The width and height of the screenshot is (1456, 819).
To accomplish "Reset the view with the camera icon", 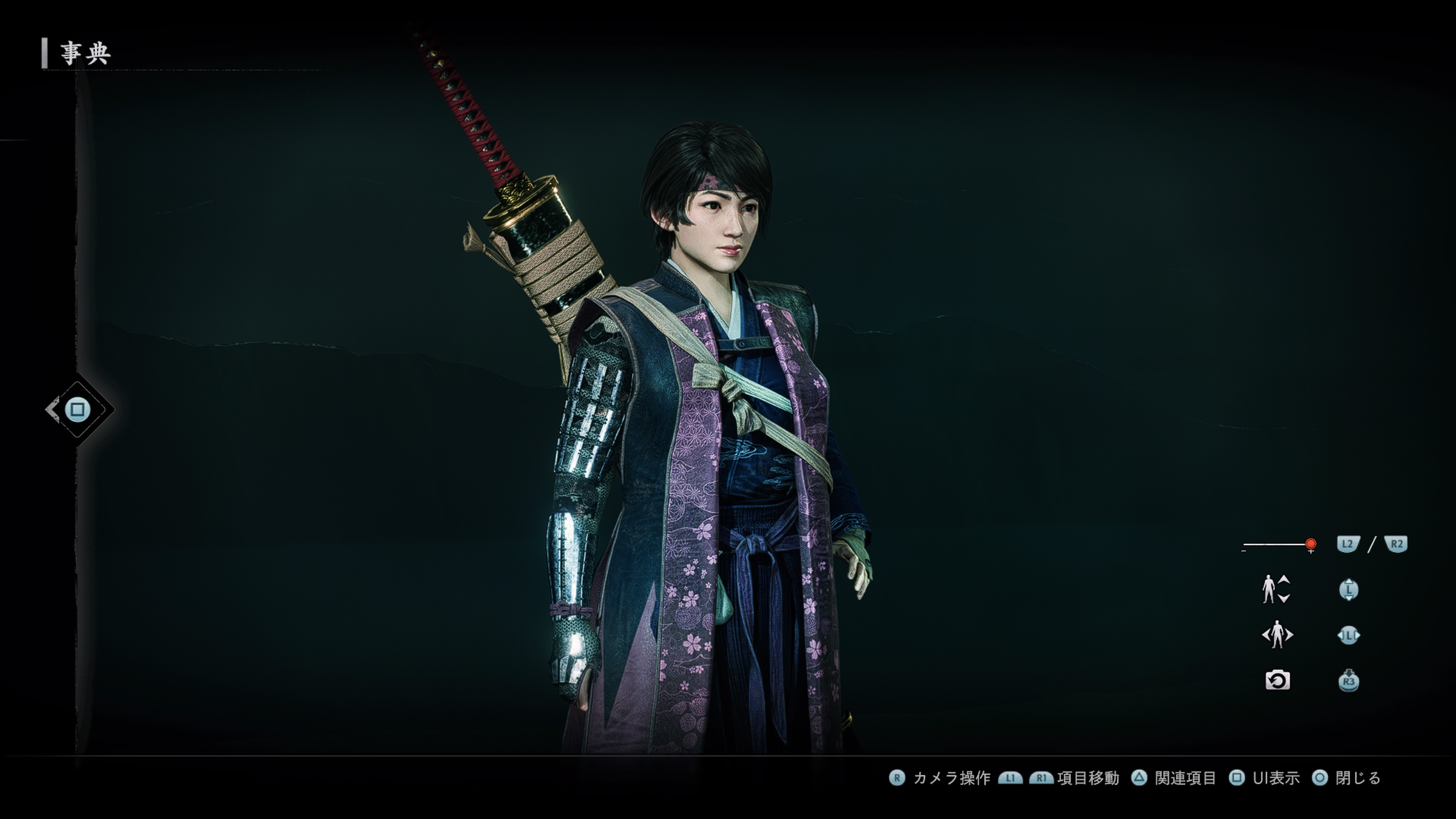I will click(x=1277, y=680).
